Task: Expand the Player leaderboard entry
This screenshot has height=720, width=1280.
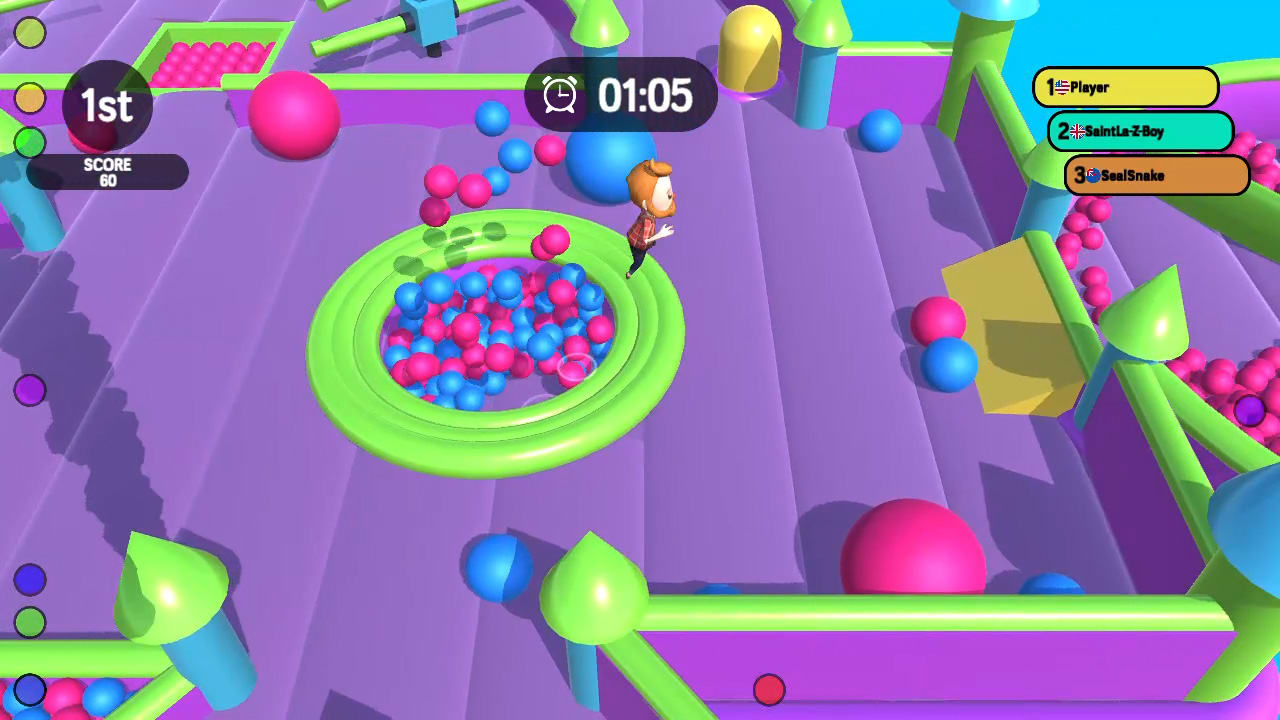Action: point(1125,88)
